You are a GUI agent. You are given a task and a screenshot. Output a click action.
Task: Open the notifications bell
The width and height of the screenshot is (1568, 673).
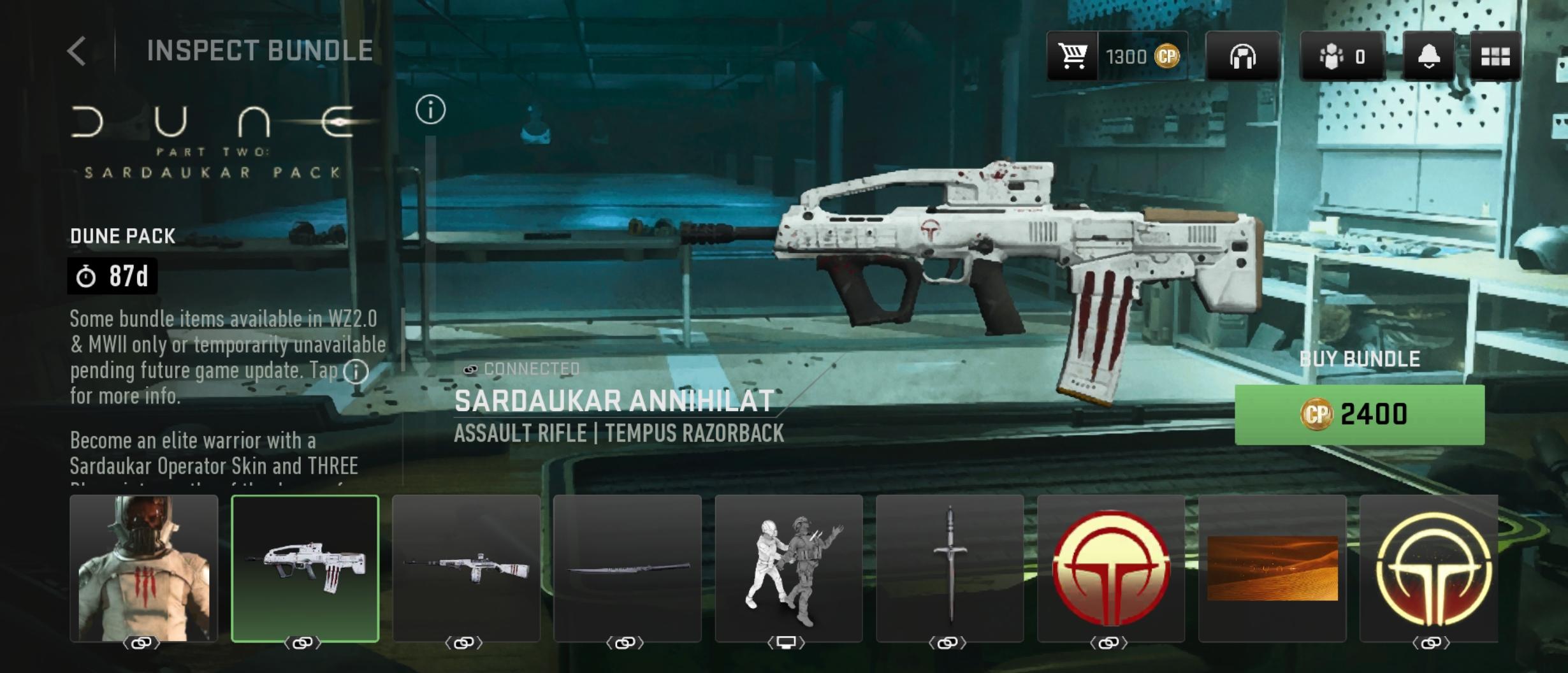point(1428,57)
